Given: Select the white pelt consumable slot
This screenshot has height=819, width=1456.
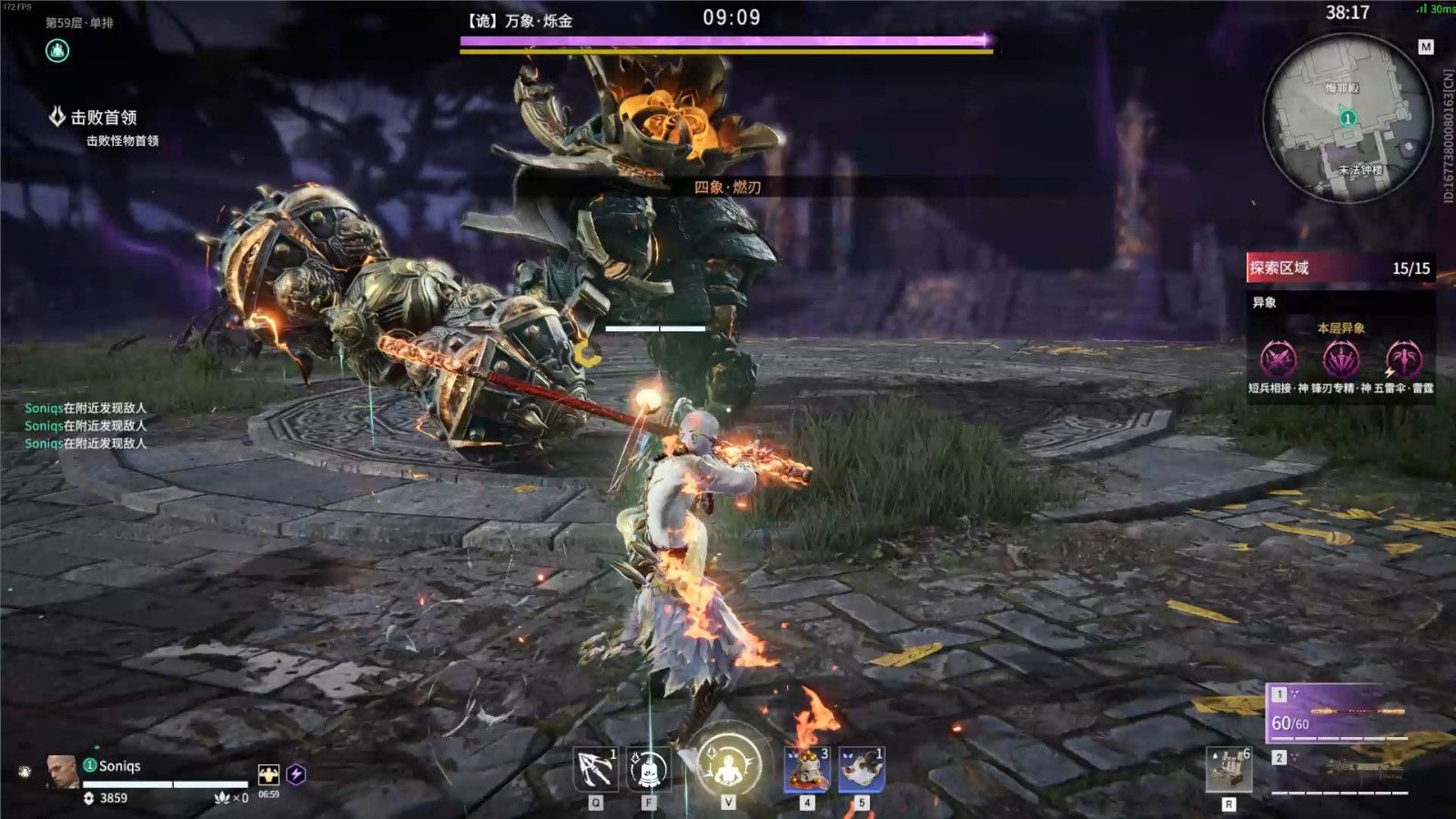Looking at the screenshot, I should click(861, 770).
